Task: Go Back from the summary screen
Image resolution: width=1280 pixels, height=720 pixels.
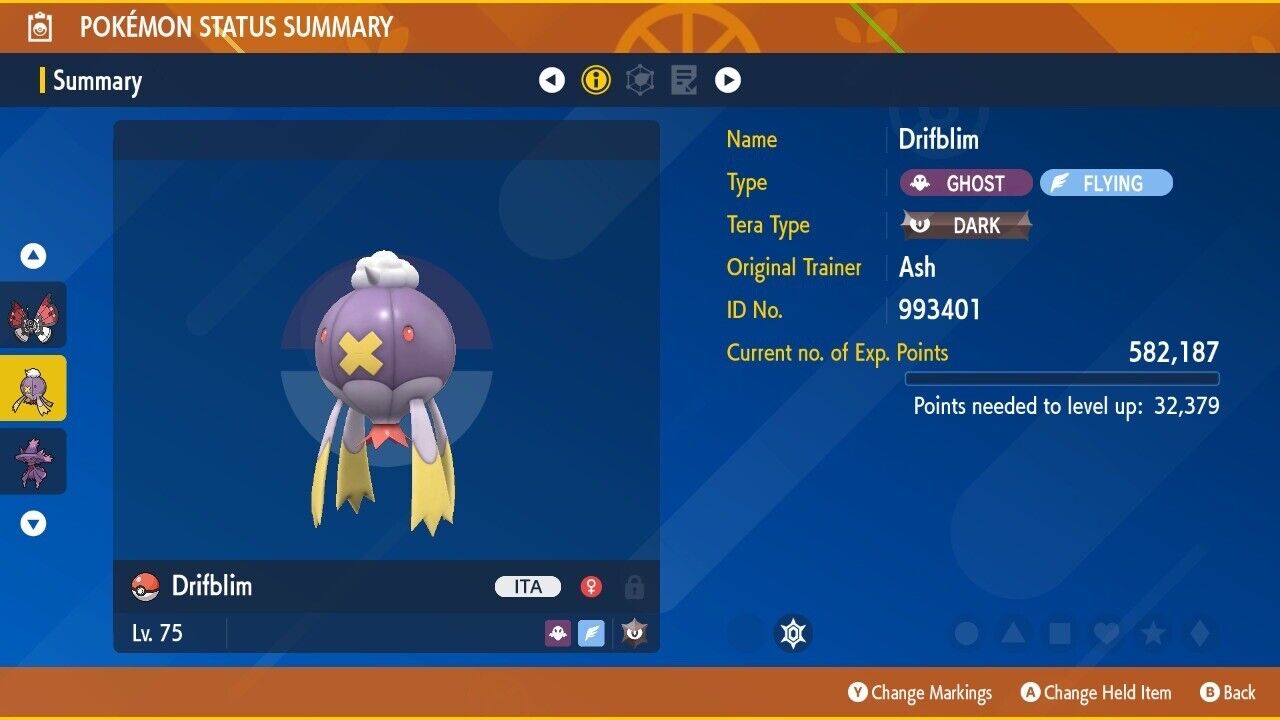Action: pyautogui.click(x=1227, y=692)
